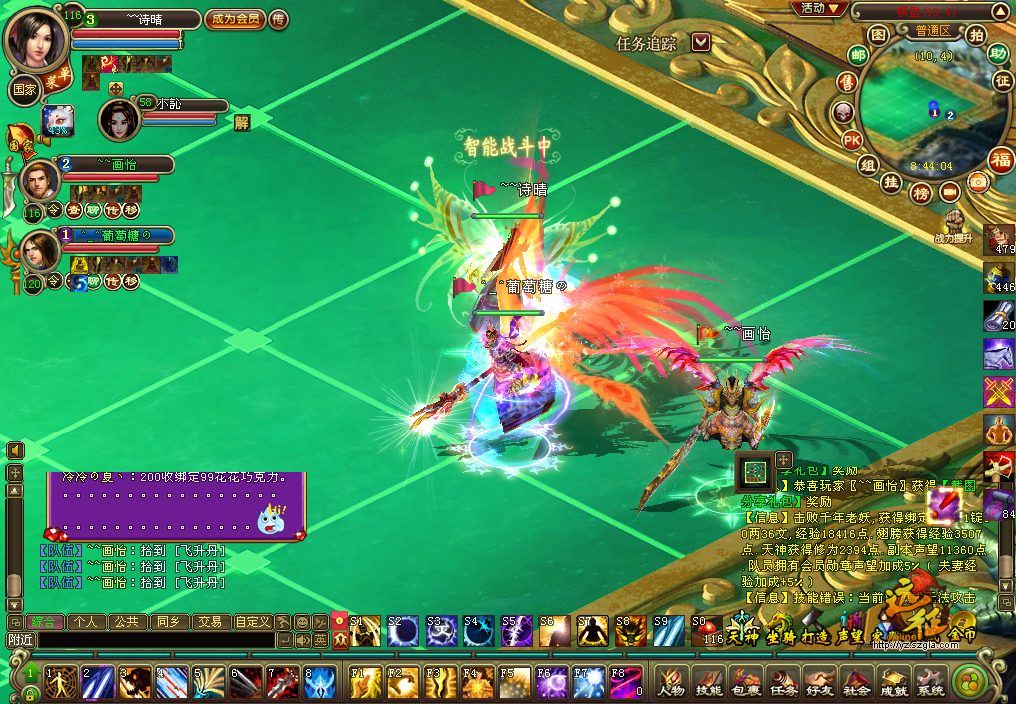Activate the F8 pink swirl skill
The image size is (1016, 704).
pyautogui.click(x=626, y=682)
